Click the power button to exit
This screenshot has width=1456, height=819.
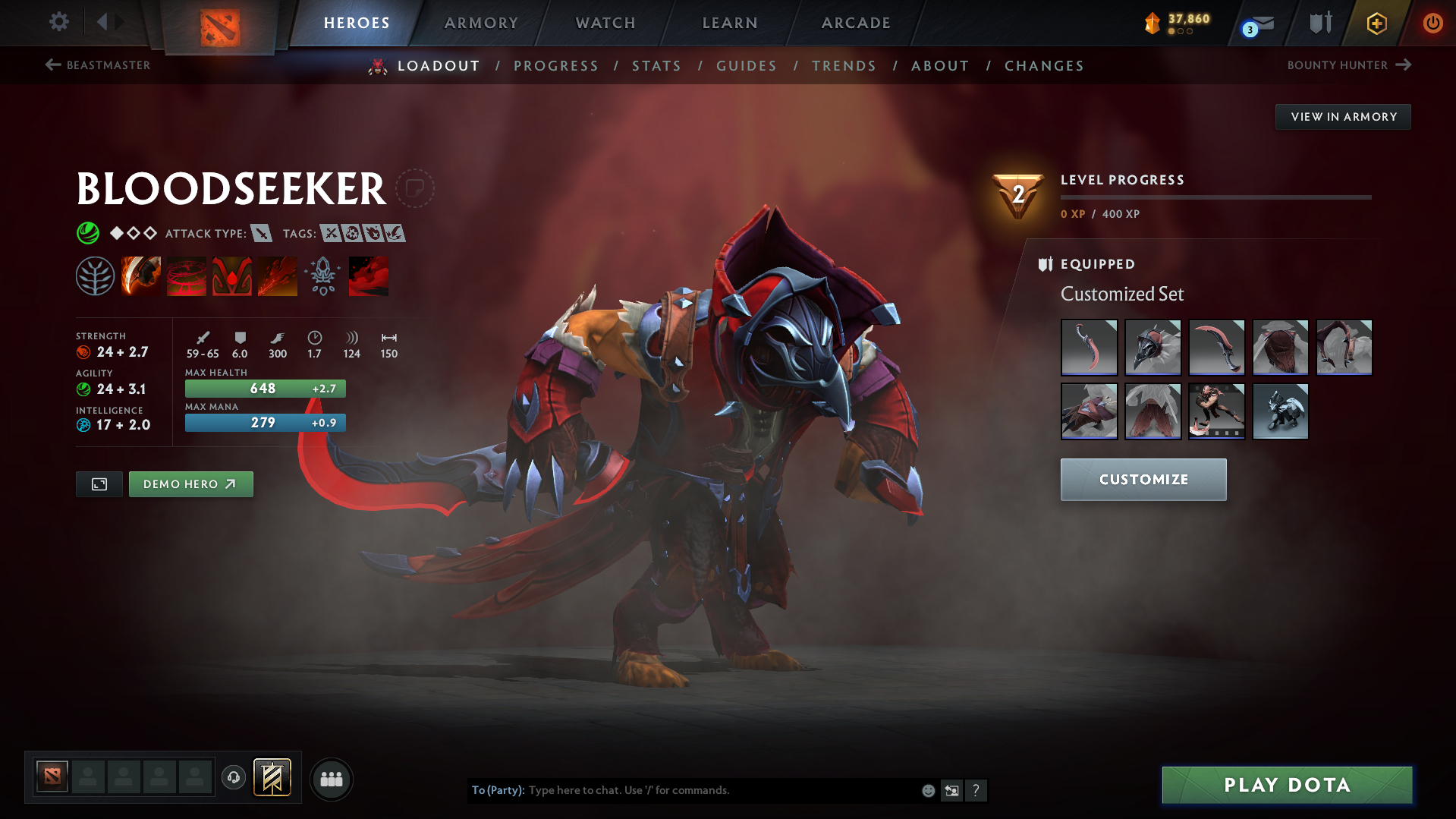(x=1432, y=24)
